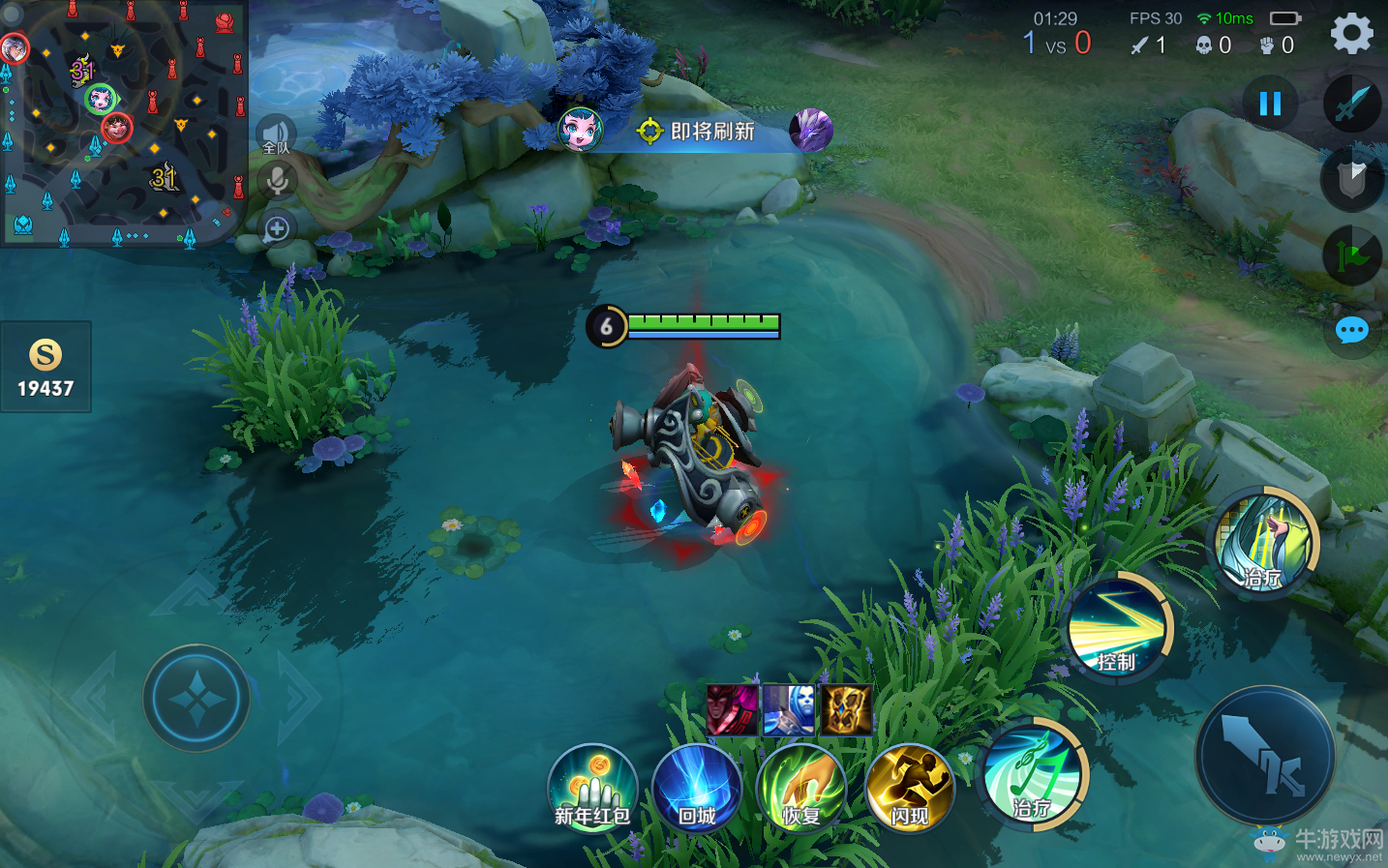
Task: Send the green flag gather signal
Action: (x=1352, y=255)
